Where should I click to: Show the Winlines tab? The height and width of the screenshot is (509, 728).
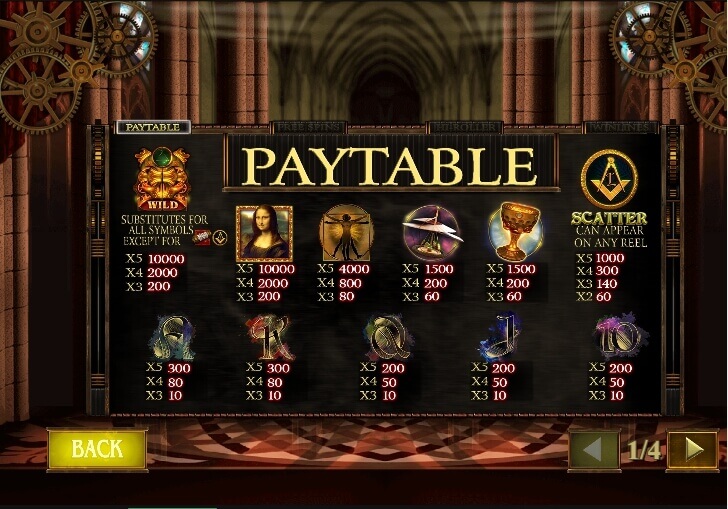620,128
